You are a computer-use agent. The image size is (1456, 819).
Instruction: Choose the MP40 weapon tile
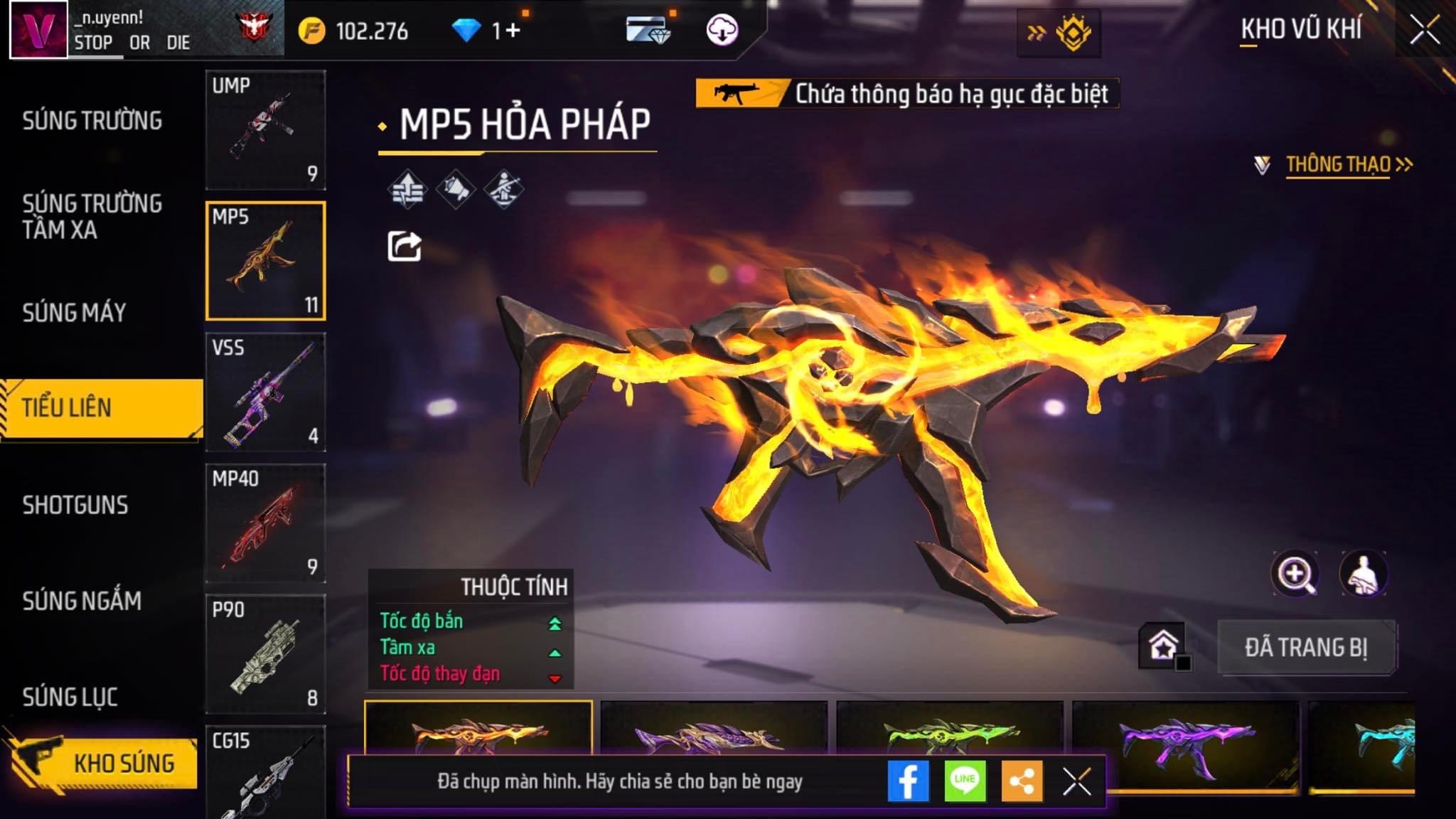[265, 523]
